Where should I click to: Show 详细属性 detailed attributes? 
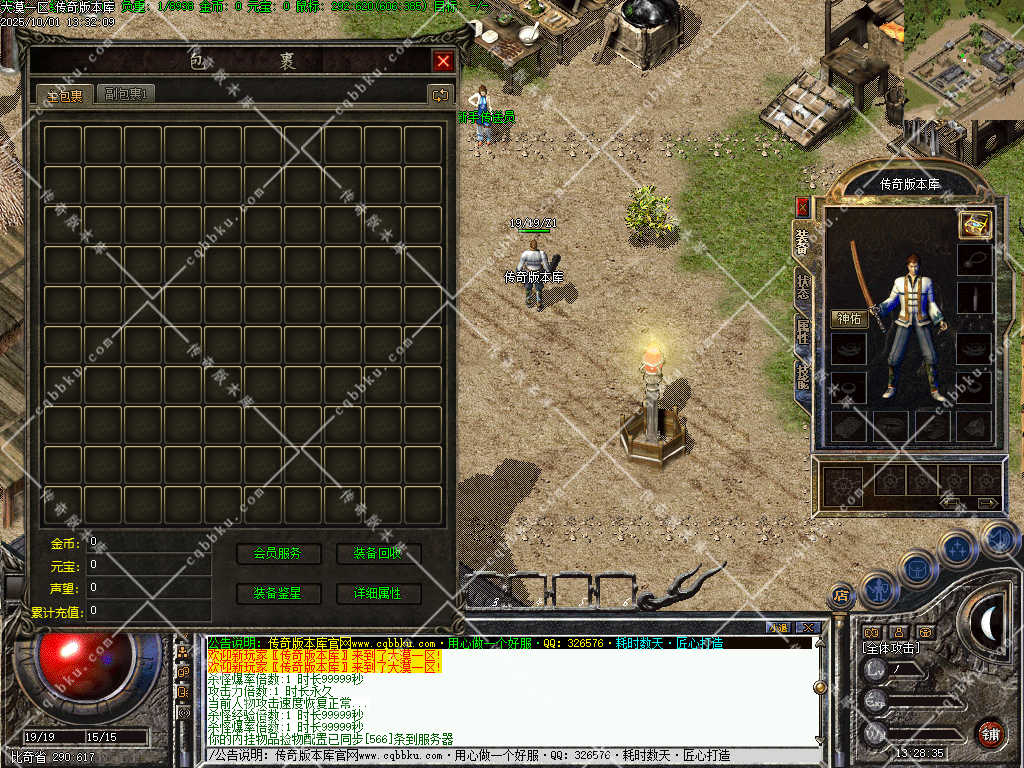378,593
